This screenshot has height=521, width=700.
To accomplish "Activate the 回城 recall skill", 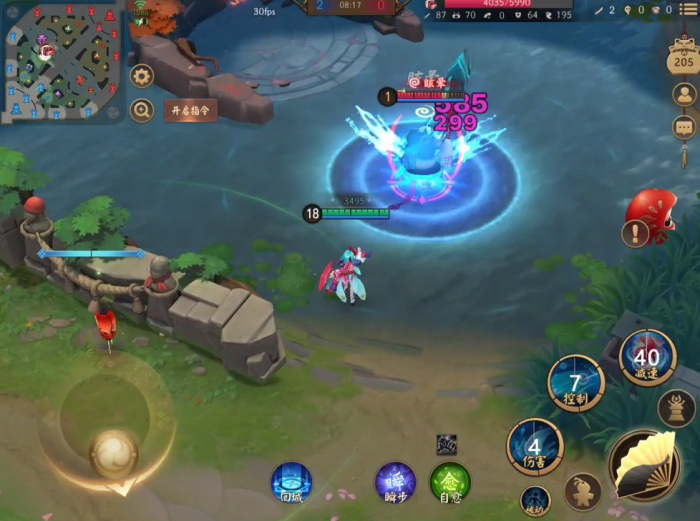I will click(291, 482).
